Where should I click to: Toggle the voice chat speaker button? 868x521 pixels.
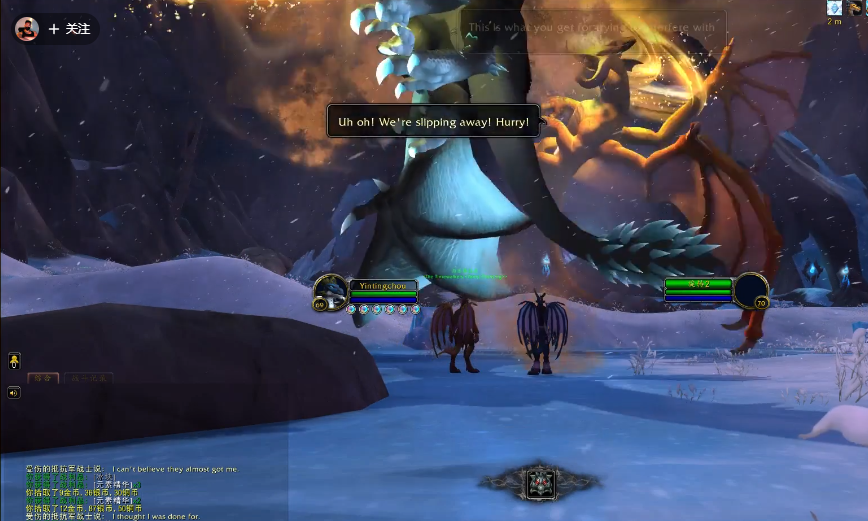point(14,392)
